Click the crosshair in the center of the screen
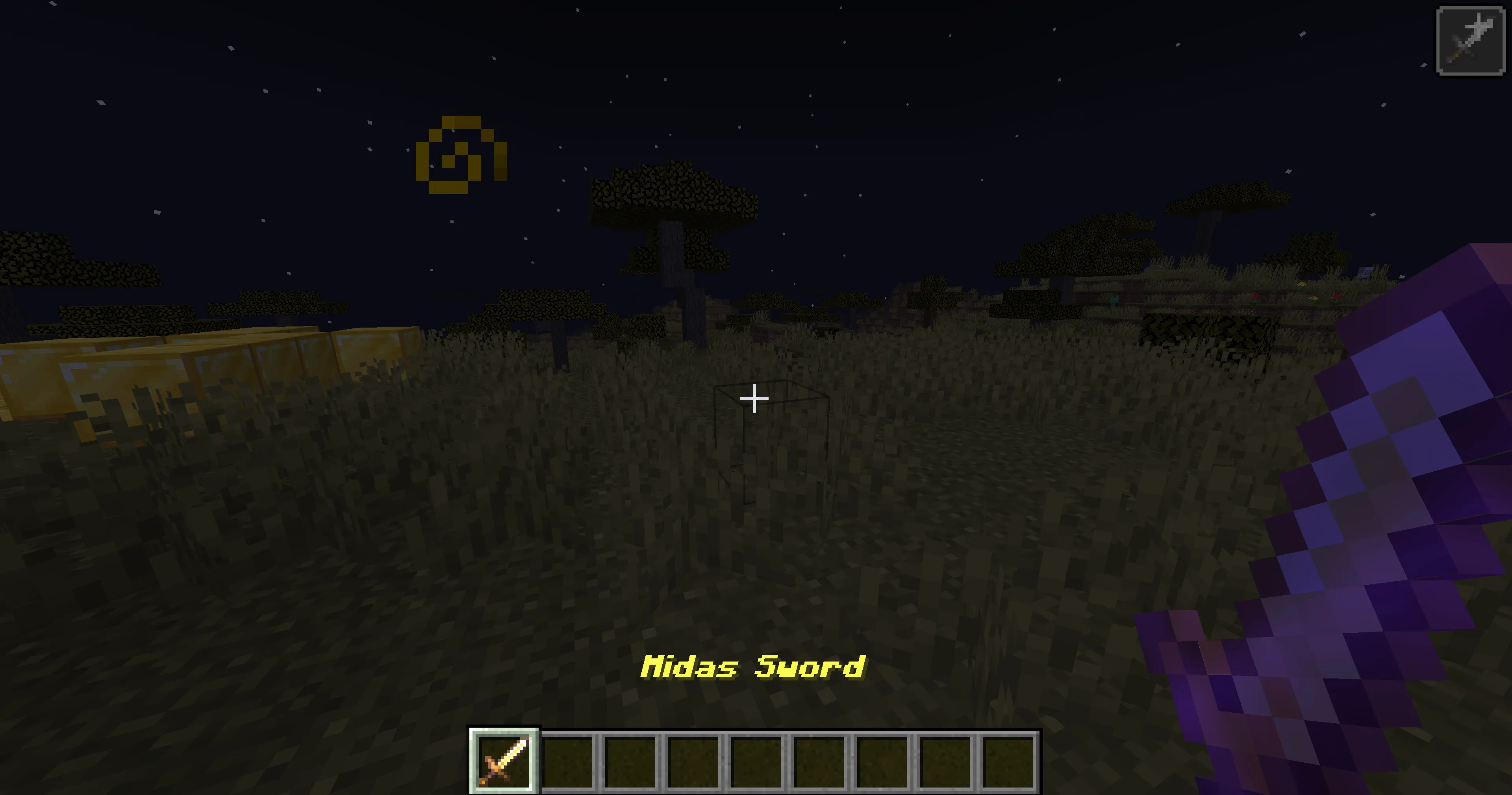Image resolution: width=1512 pixels, height=795 pixels. [754, 398]
